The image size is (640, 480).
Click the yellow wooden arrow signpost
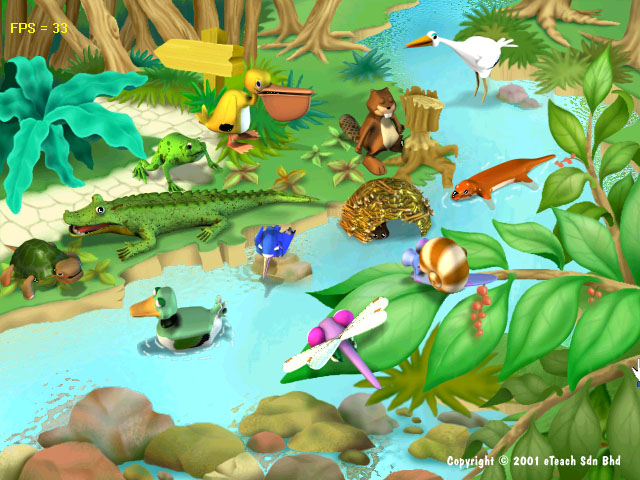click(x=202, y=52)
